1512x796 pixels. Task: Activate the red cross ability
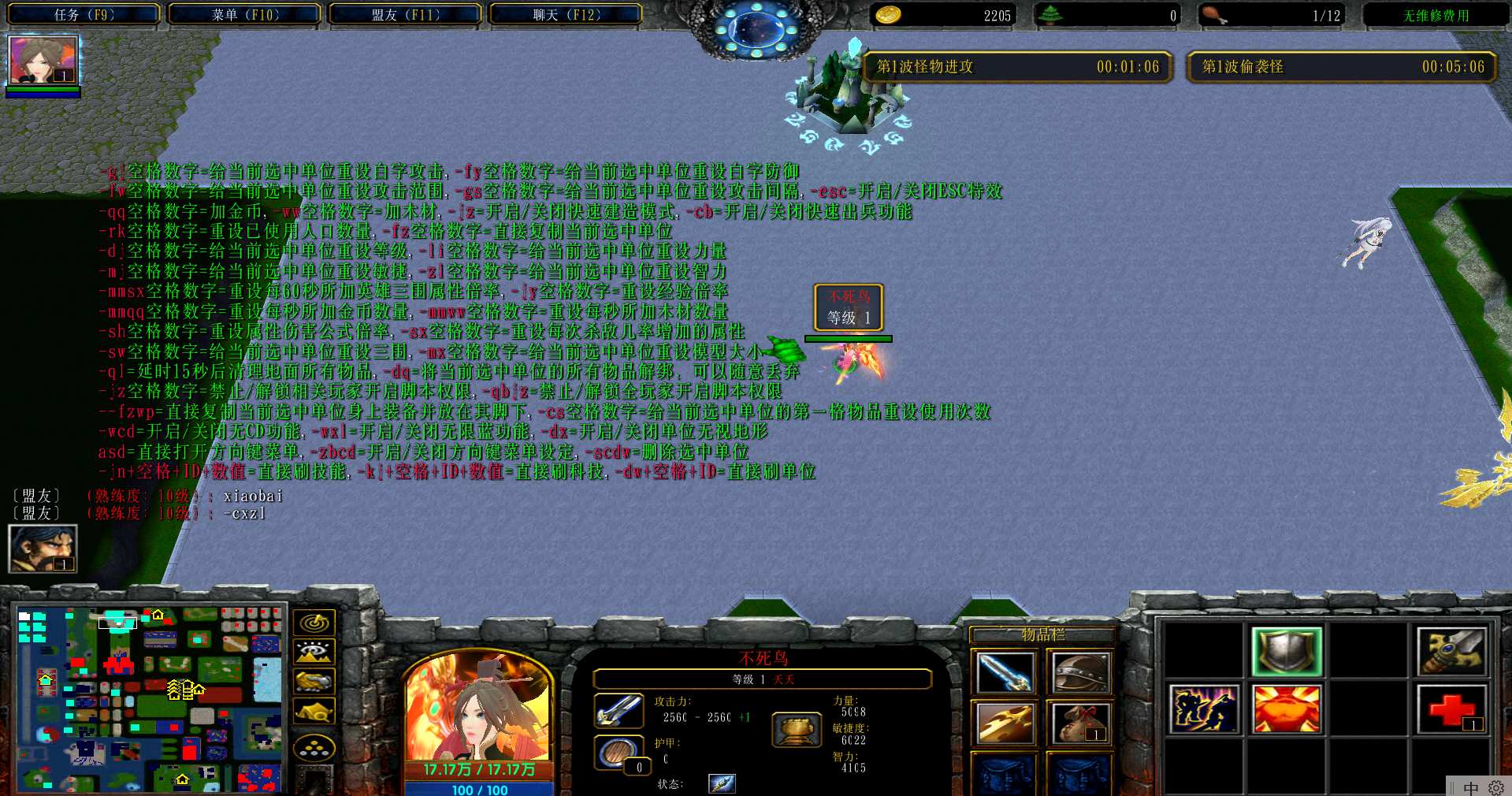(1451, 709)
